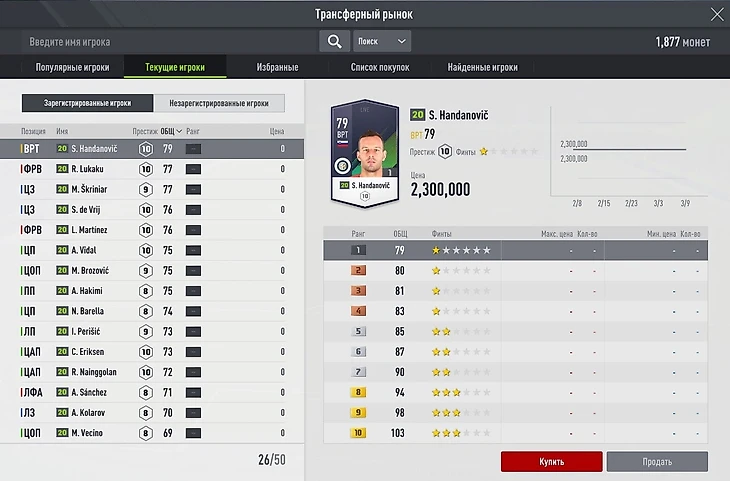Viewport: 730px width, 481px height.
Task: Select the rank 5 upgrade row
Action: point(516,331)
